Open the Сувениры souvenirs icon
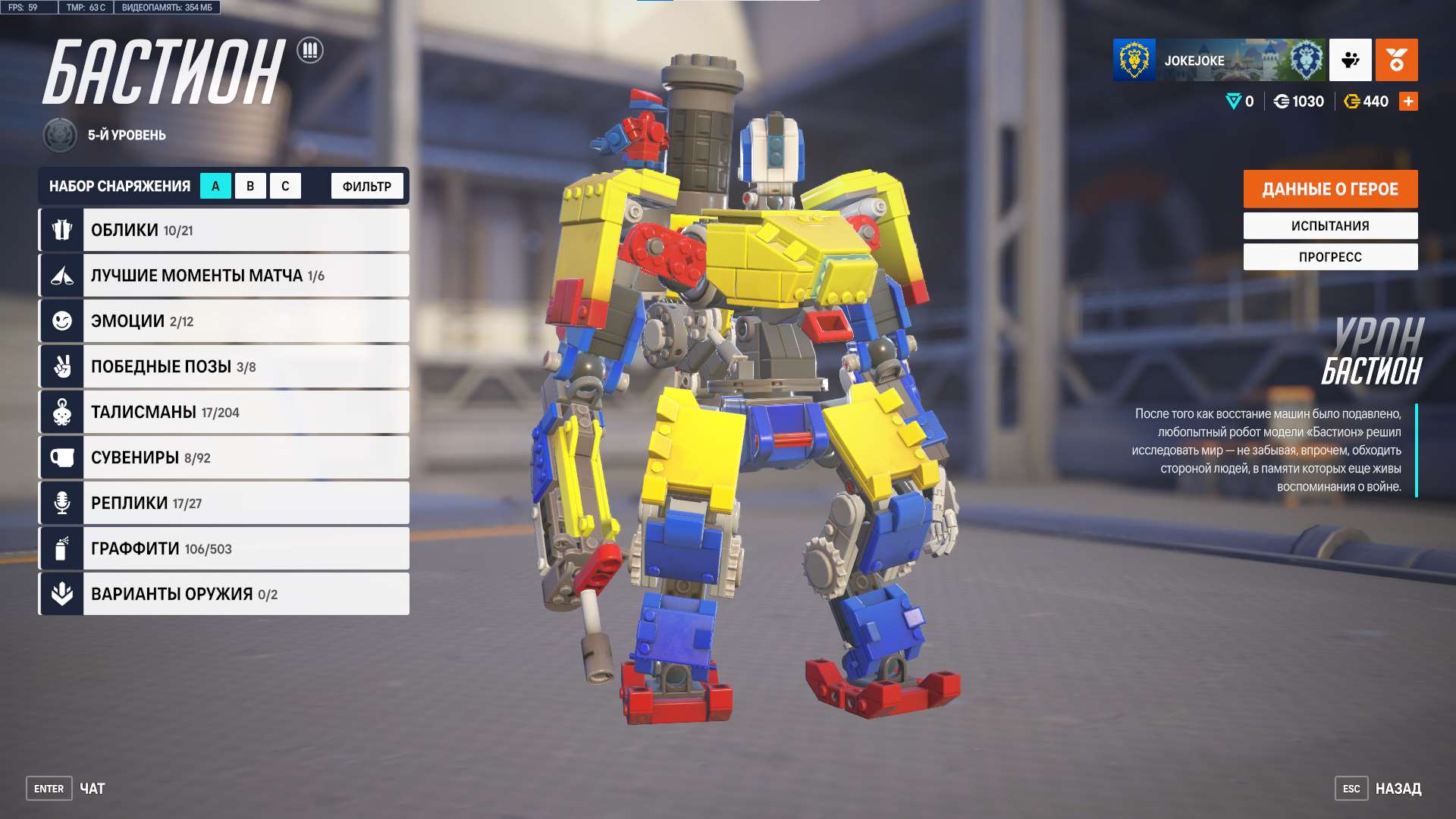This screenshot has width=1456, height=819. click(61, 457)
